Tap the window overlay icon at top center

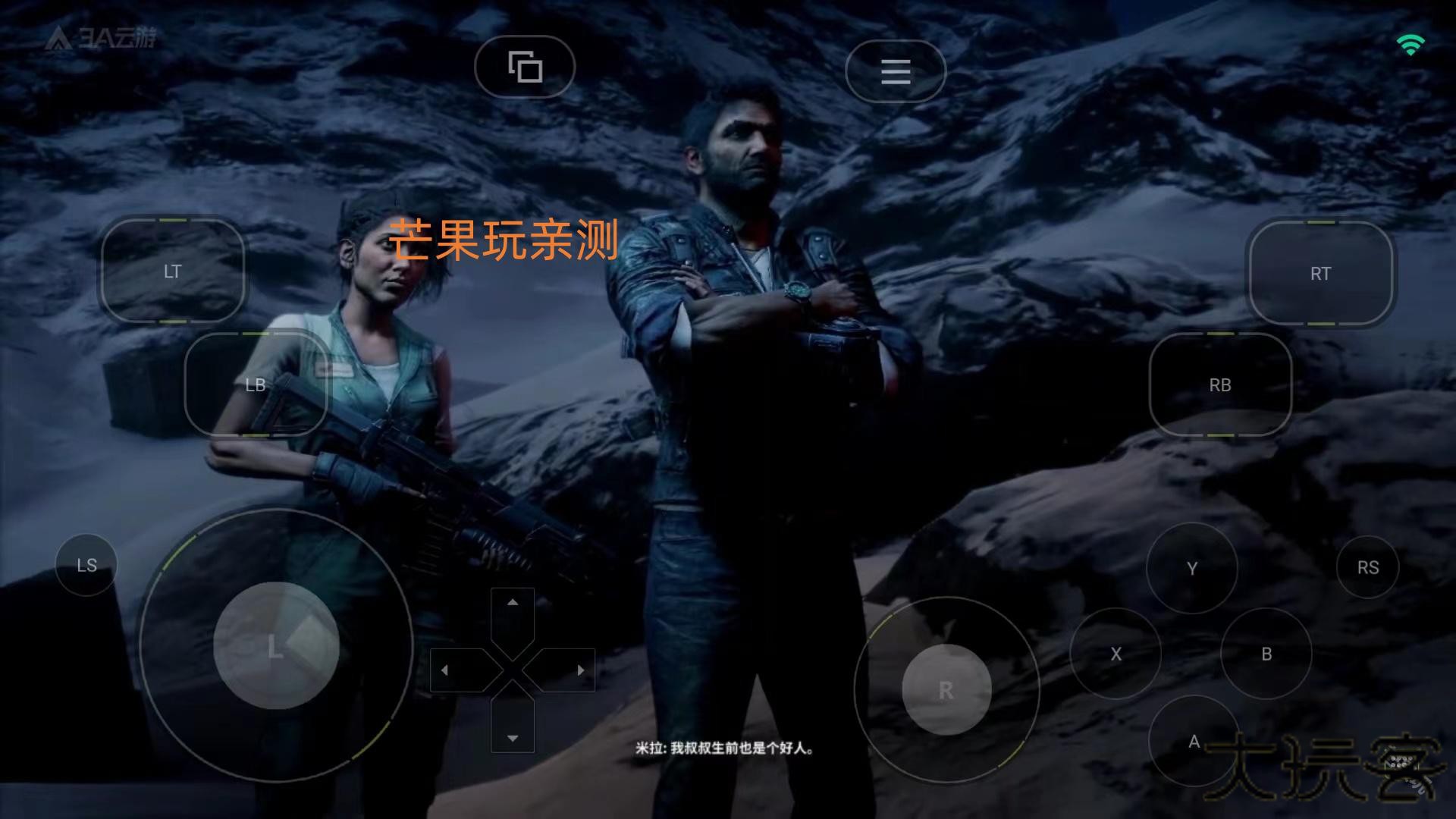point(524,67)
